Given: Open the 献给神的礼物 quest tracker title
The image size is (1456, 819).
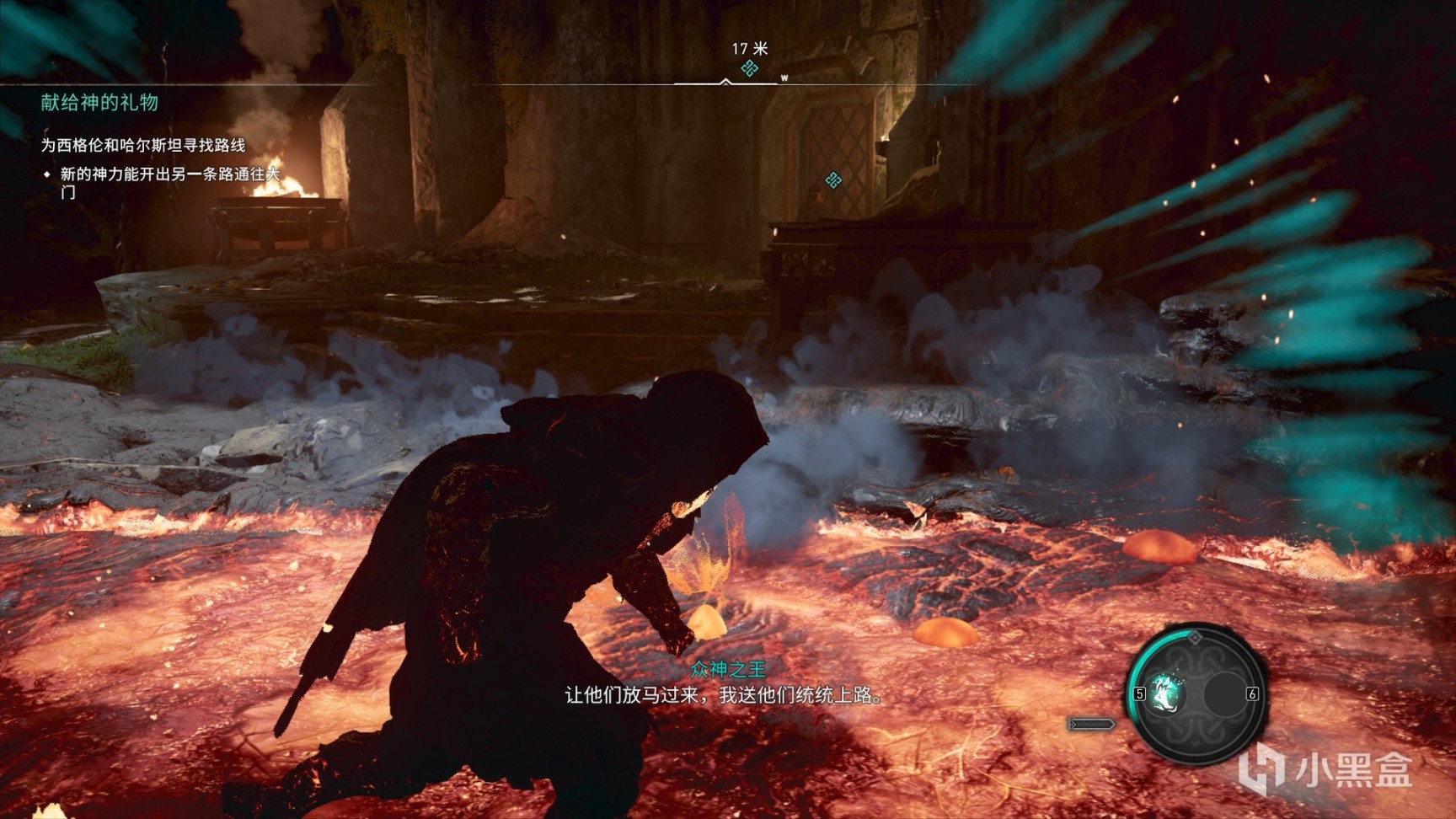Looking at the screenshot, I should click(99, 103).
